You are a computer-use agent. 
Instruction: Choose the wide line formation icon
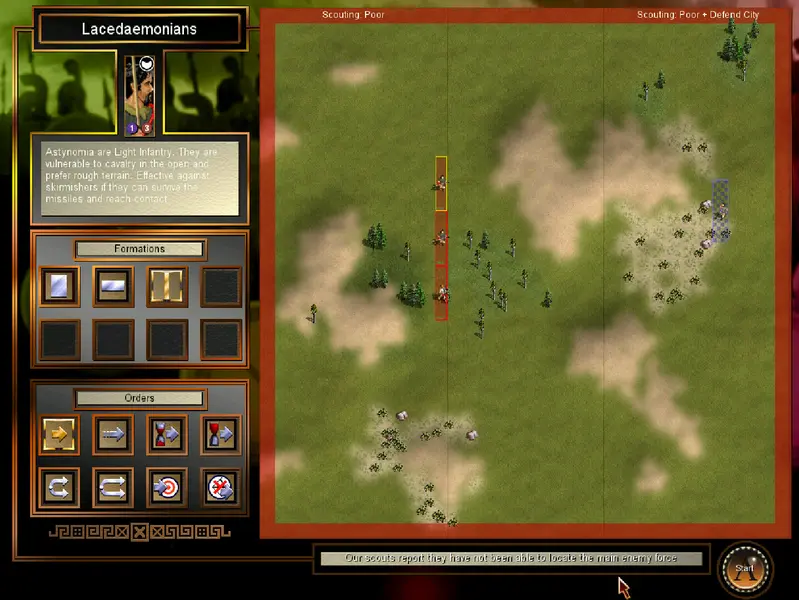[x=113, y=286]
